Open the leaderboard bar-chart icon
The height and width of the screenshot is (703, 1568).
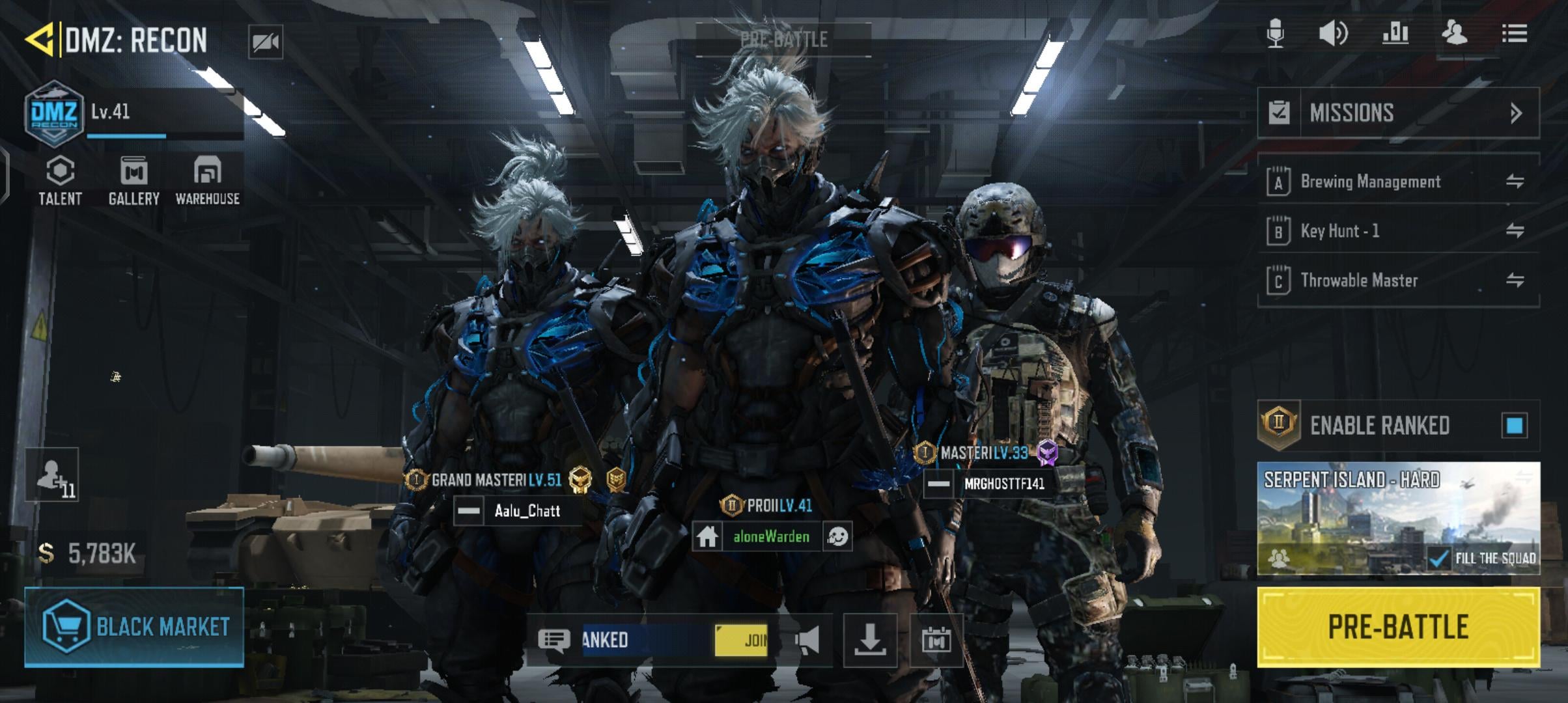[x=1395, y=33]
